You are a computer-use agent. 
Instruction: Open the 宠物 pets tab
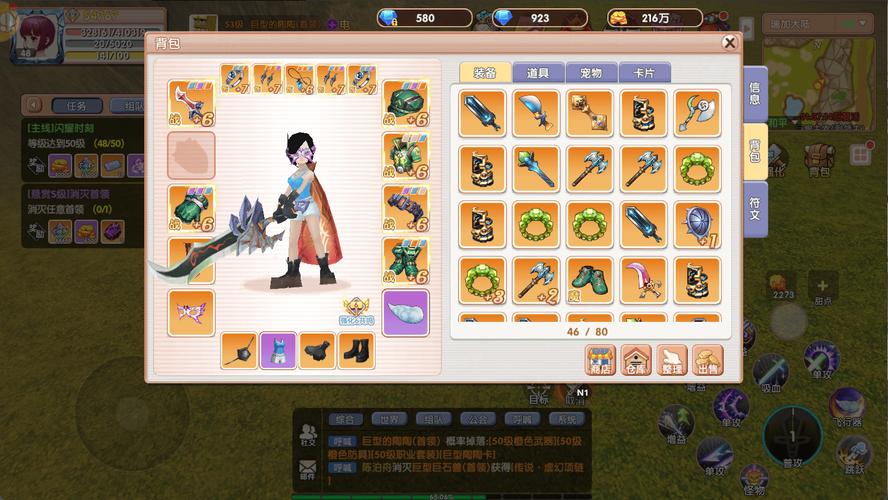(x=591, y=73)
